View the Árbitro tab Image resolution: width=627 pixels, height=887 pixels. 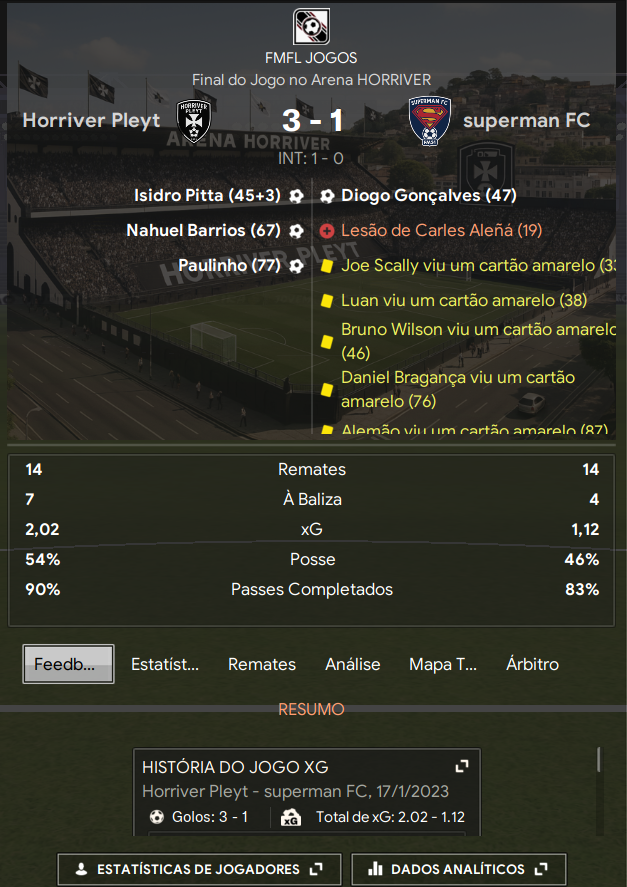point(532,664)
